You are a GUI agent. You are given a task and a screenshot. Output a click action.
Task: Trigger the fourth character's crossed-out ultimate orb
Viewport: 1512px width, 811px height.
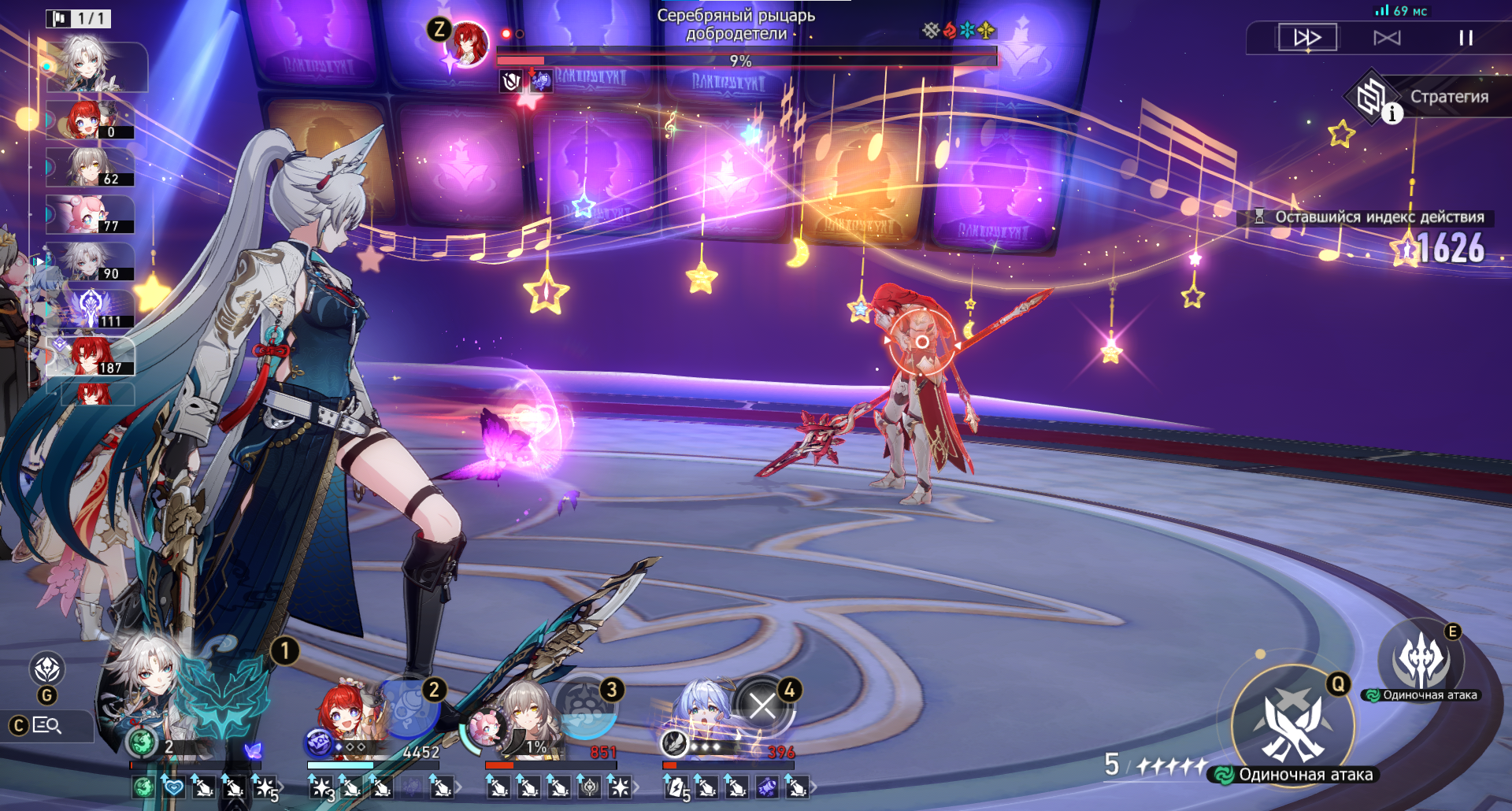[x=762, y=705]
